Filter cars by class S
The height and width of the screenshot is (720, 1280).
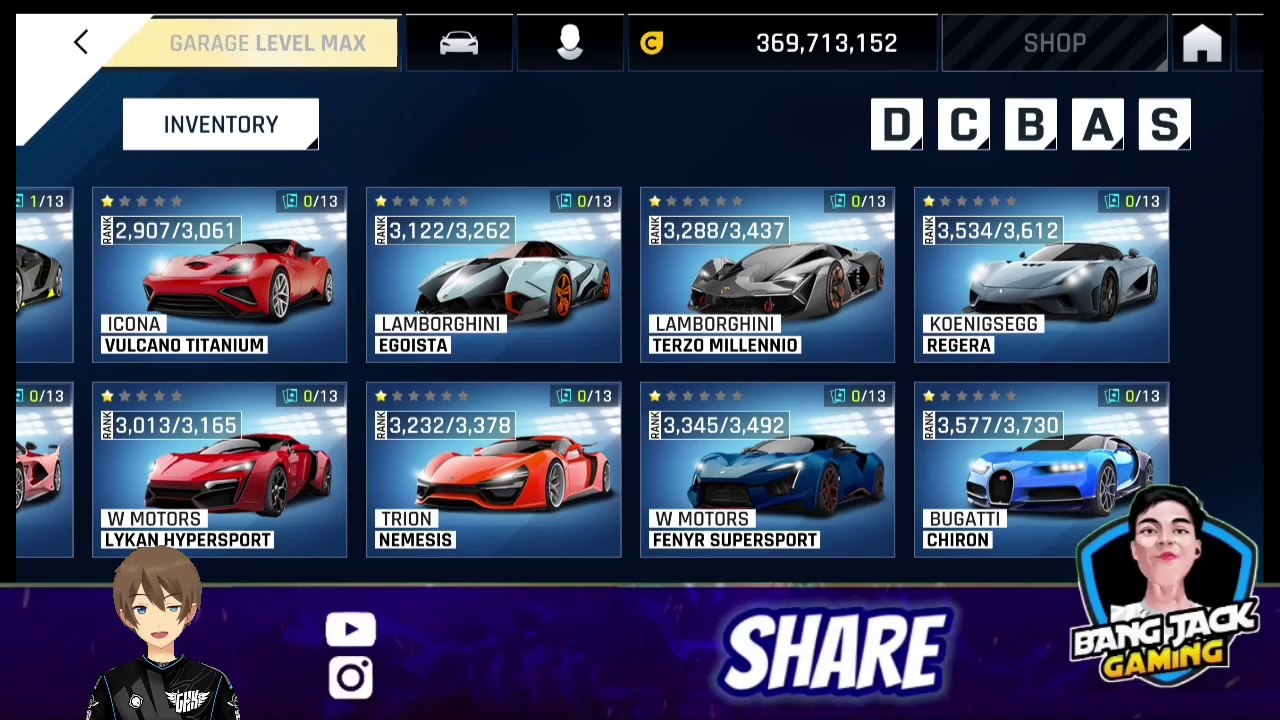click(1164, 125)
